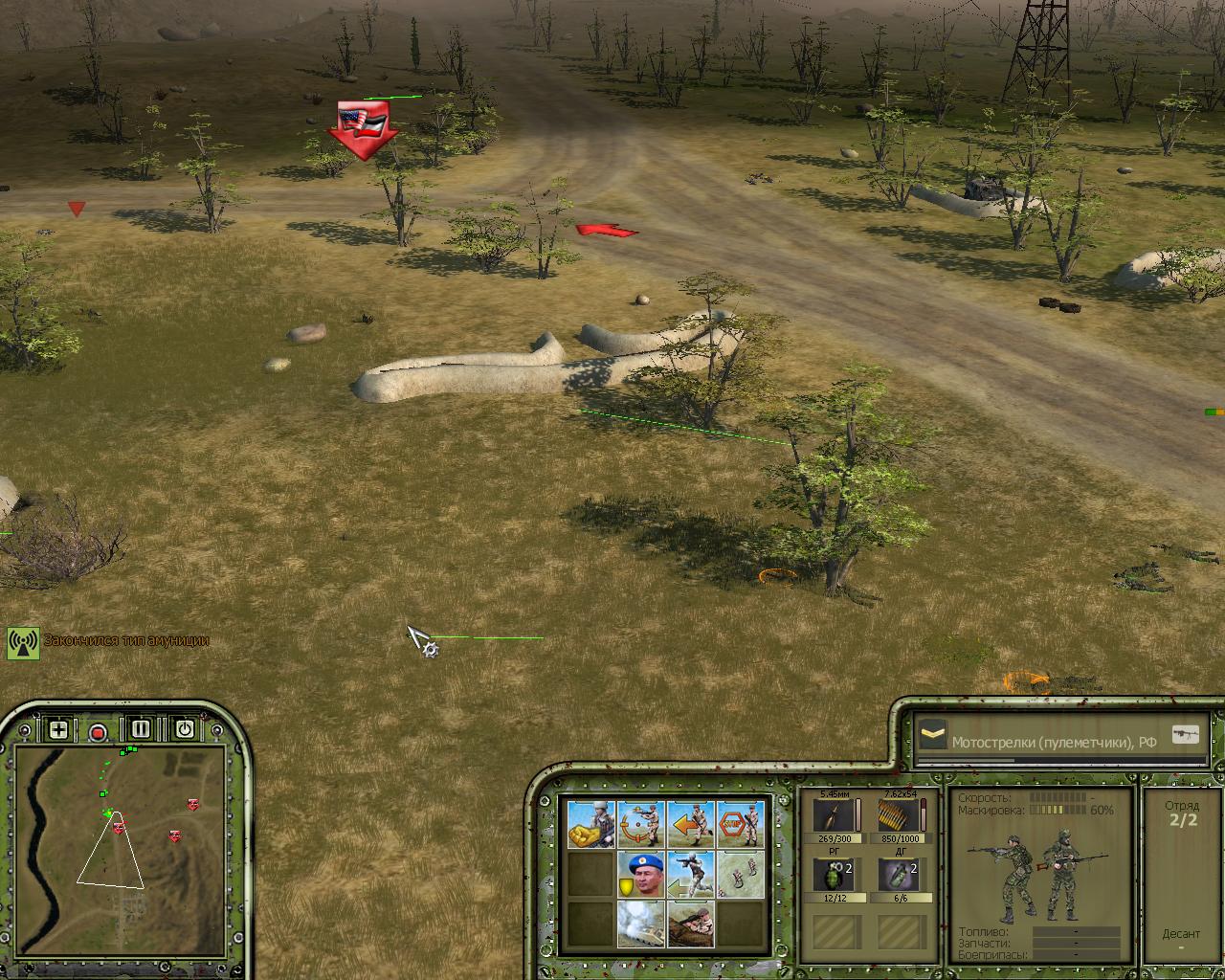Screen dimensions: 1225x980
Task: Click the blue beret officer portrait
Action: pyautogui.click(x=641, y=874)
